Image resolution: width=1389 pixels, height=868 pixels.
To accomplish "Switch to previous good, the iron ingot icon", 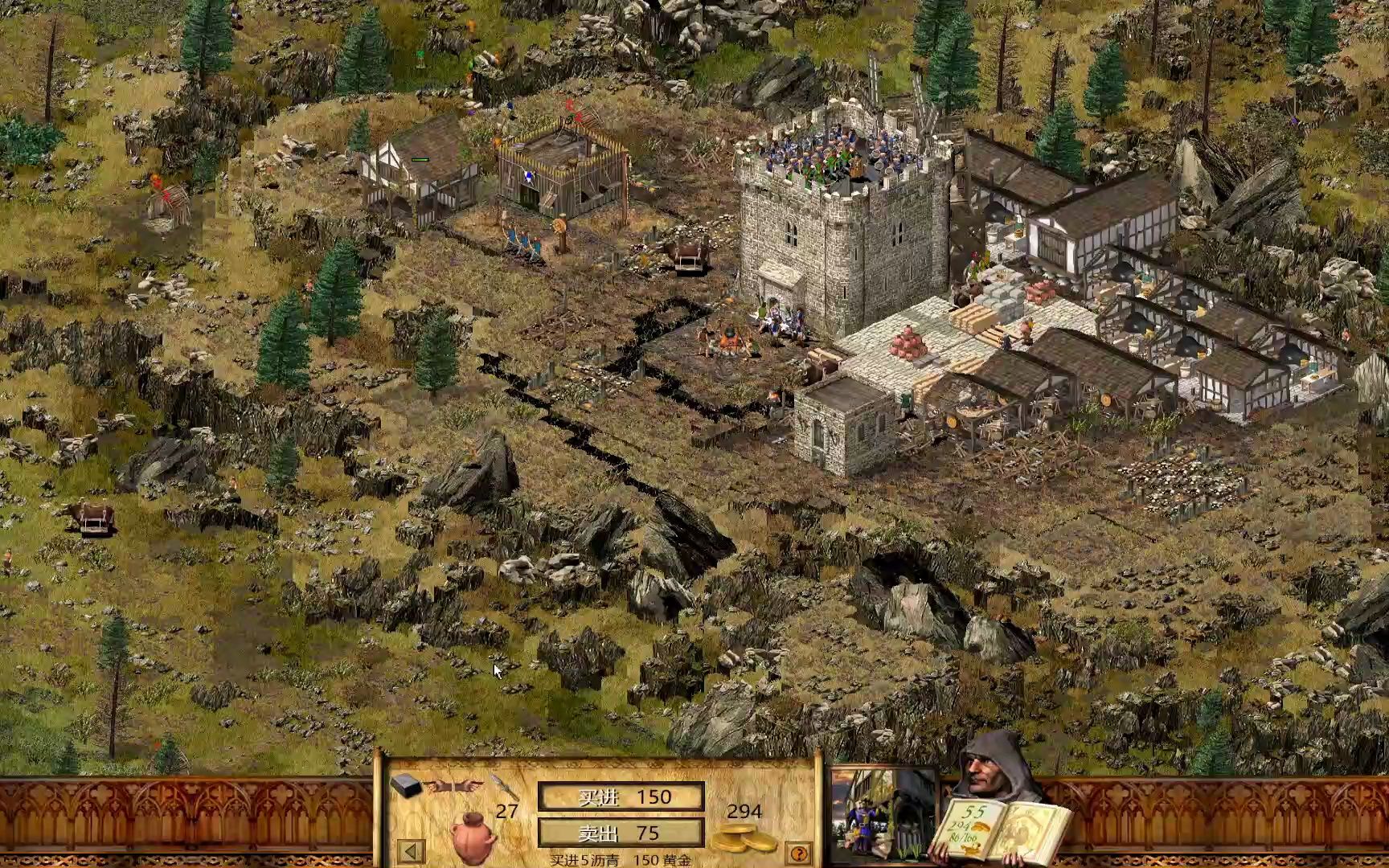I will point(407,784).
